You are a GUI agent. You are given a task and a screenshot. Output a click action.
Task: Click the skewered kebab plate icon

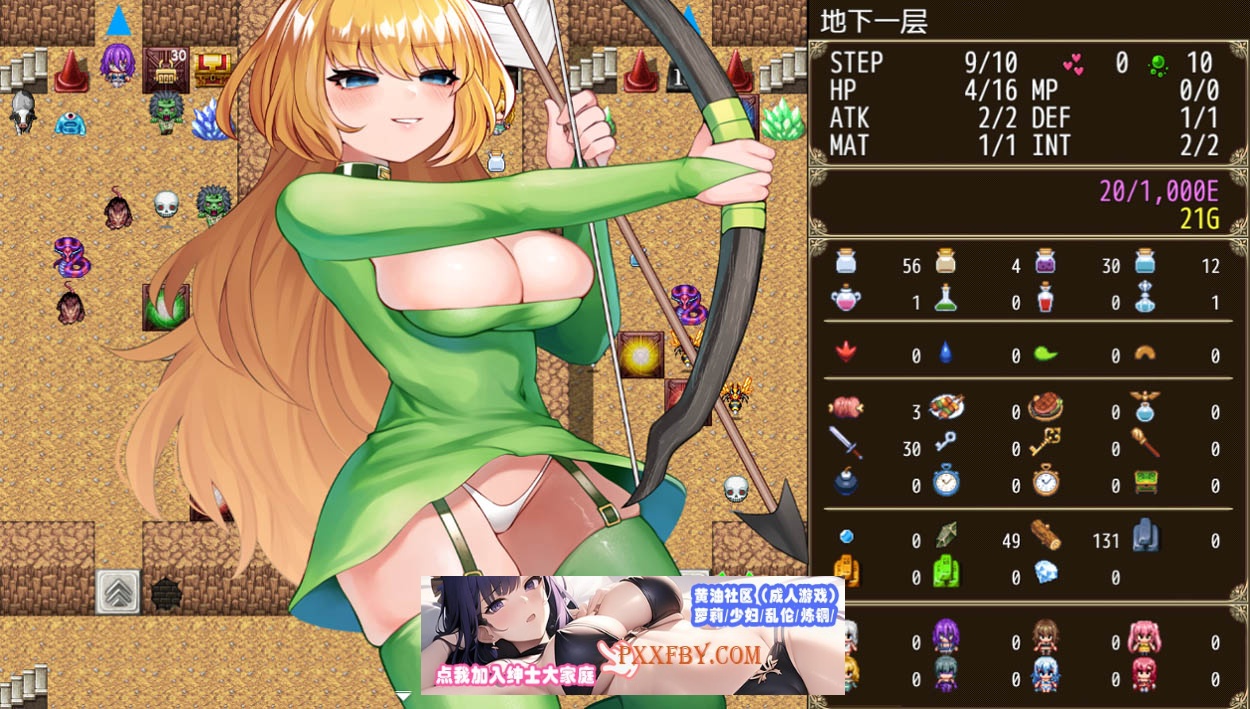pyautogui.click(x=946, y=407)
